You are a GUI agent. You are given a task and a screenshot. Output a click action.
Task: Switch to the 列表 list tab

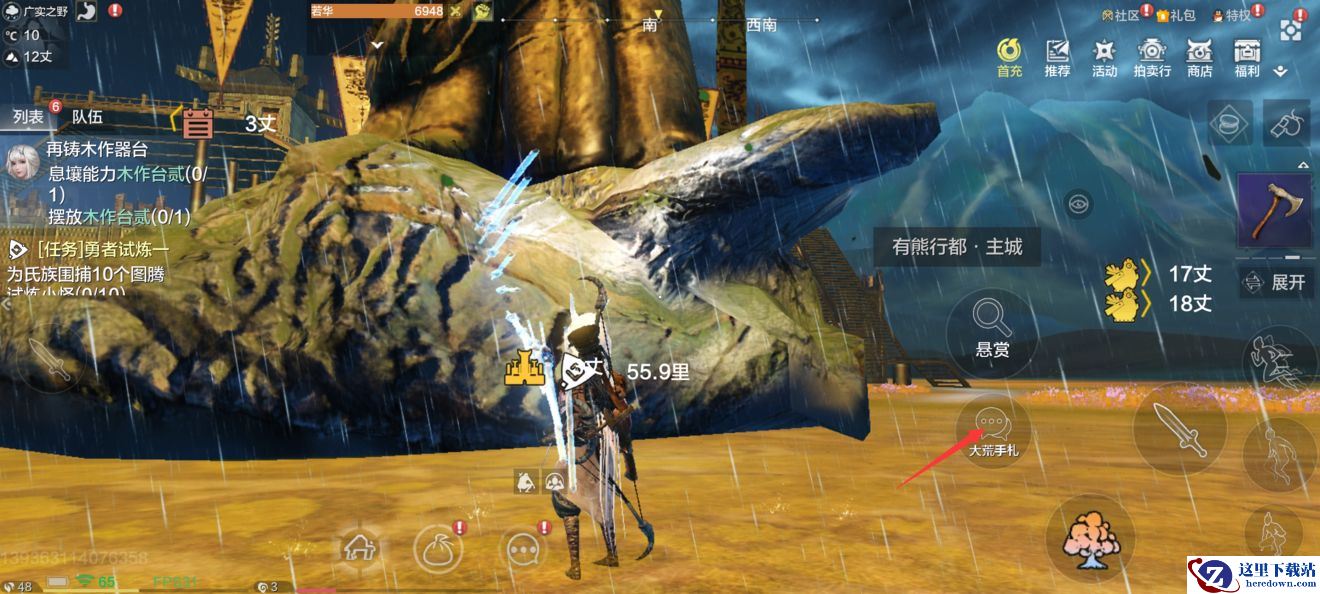coord(28,117)
